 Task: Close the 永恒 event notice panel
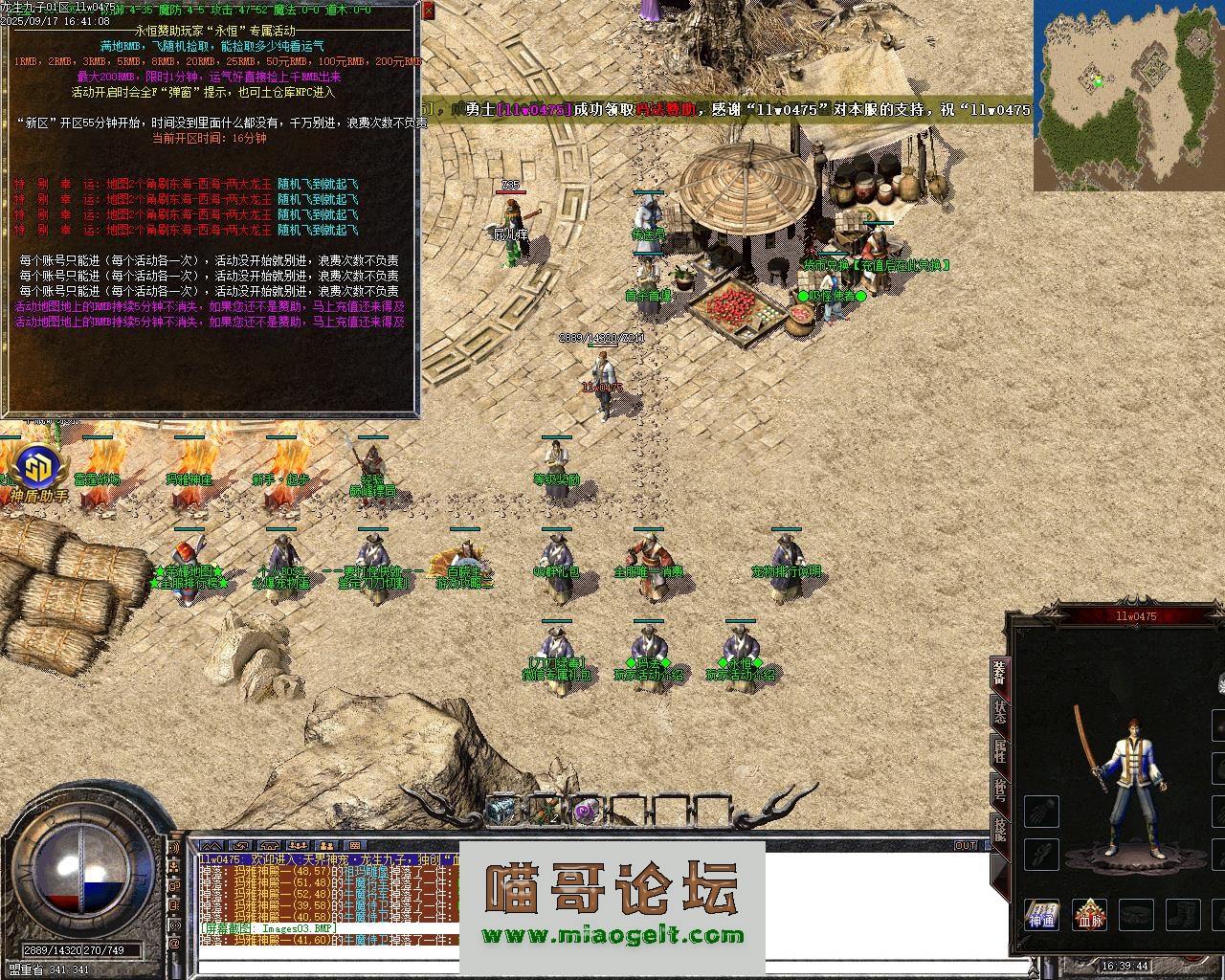tap(428, 11)
